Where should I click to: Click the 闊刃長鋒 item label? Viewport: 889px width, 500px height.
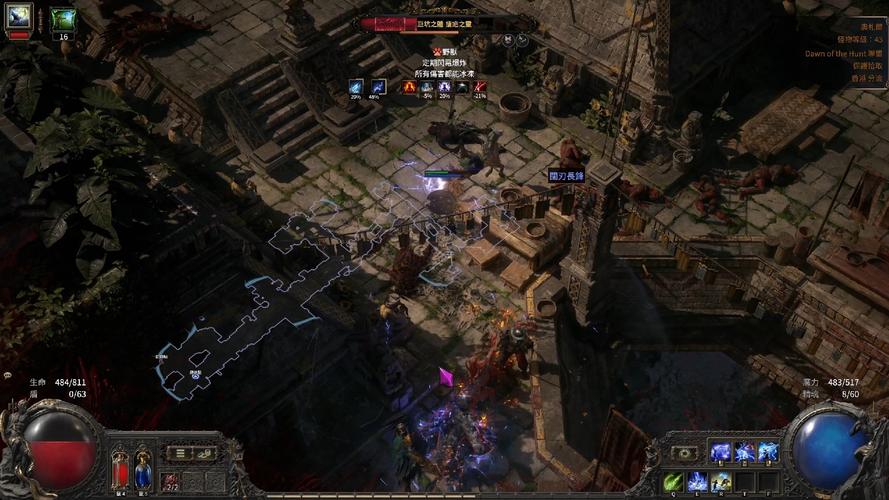point(565,176)
